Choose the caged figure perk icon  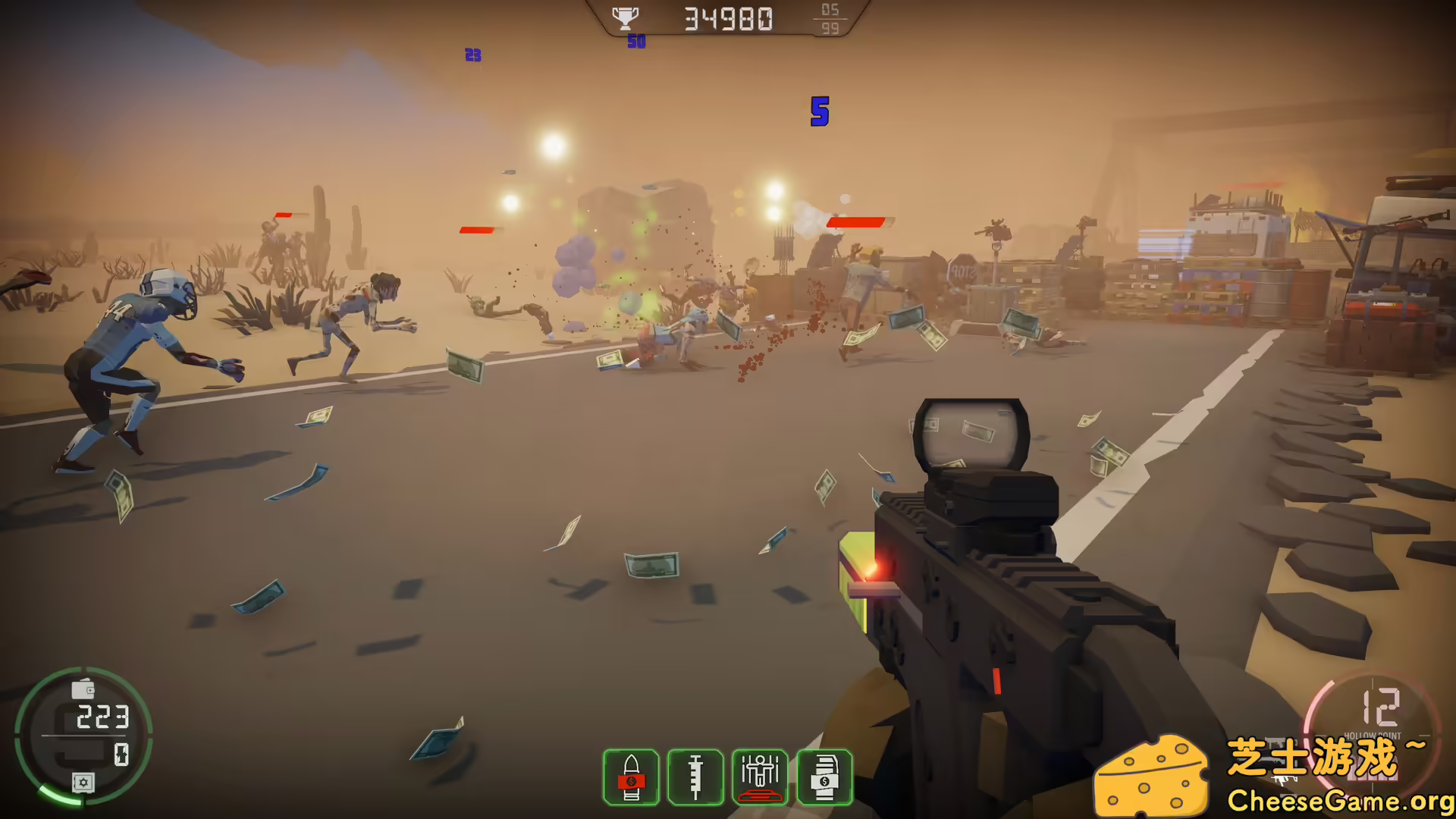coord(760,777)
